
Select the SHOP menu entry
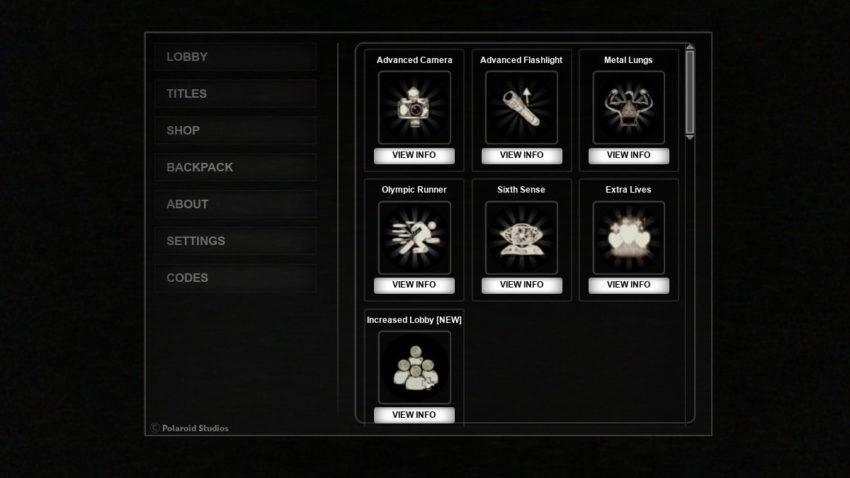tap(235, 131)
